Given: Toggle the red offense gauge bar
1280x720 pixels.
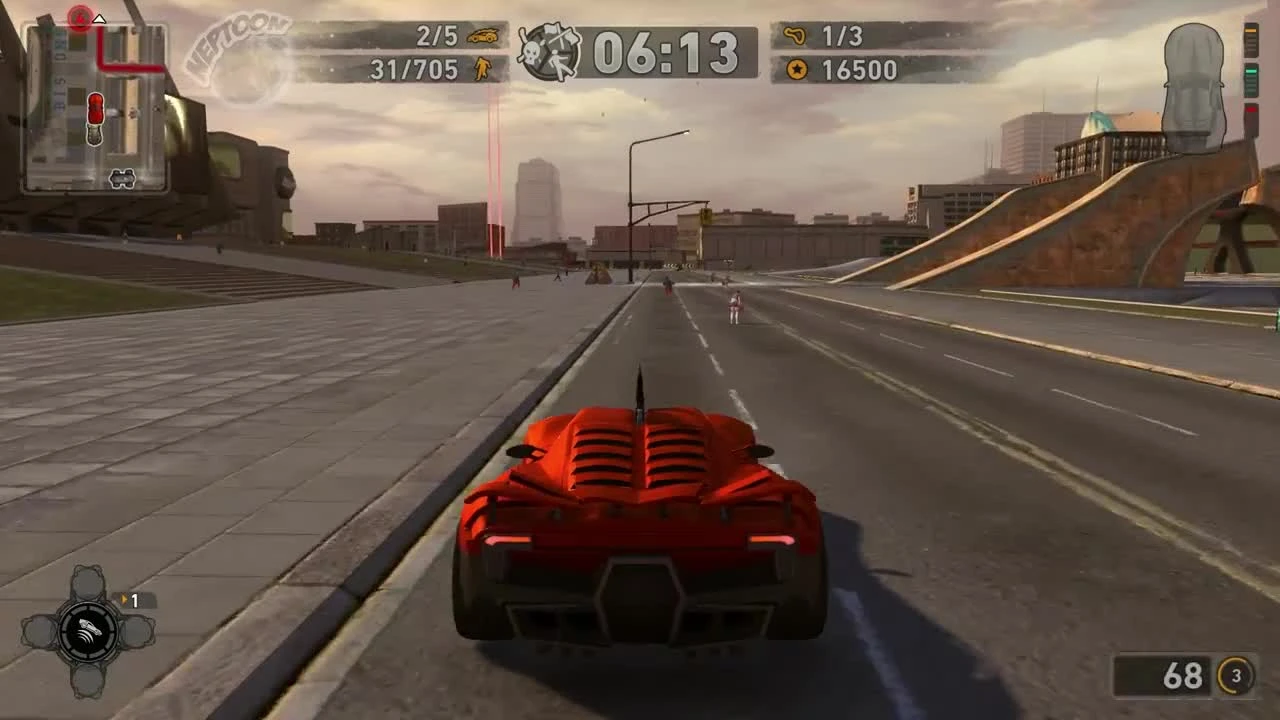Looking at the screenshot, I should tap(1251, 110).
